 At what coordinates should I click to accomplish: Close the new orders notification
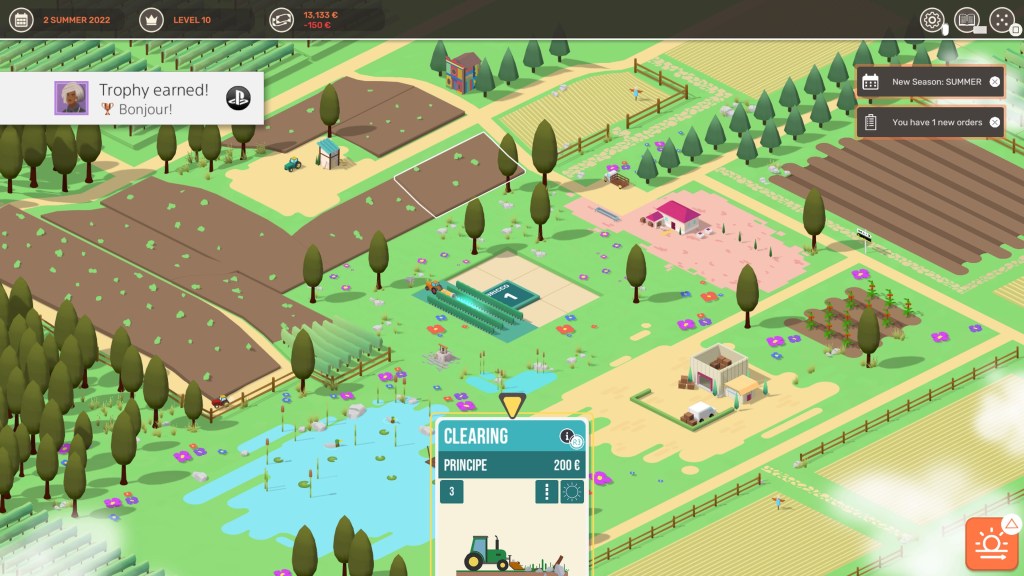tap(994, 123)
